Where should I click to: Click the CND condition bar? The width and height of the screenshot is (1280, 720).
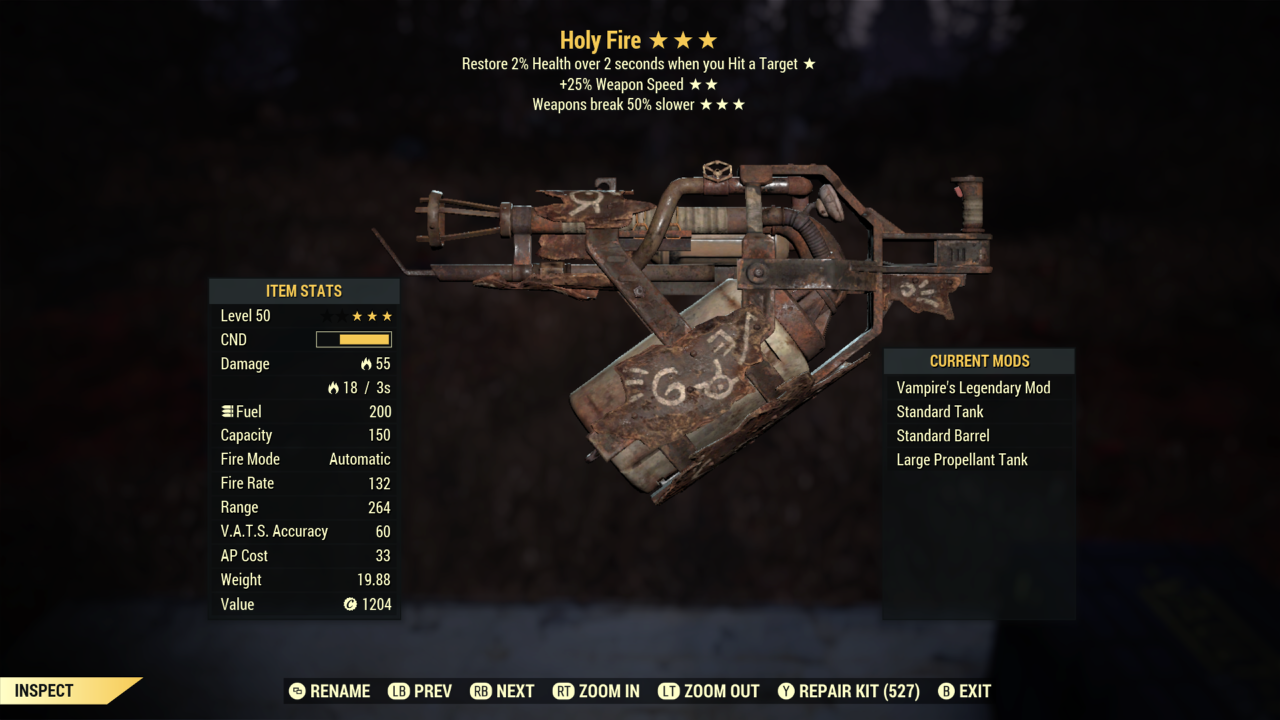point(352,339)
